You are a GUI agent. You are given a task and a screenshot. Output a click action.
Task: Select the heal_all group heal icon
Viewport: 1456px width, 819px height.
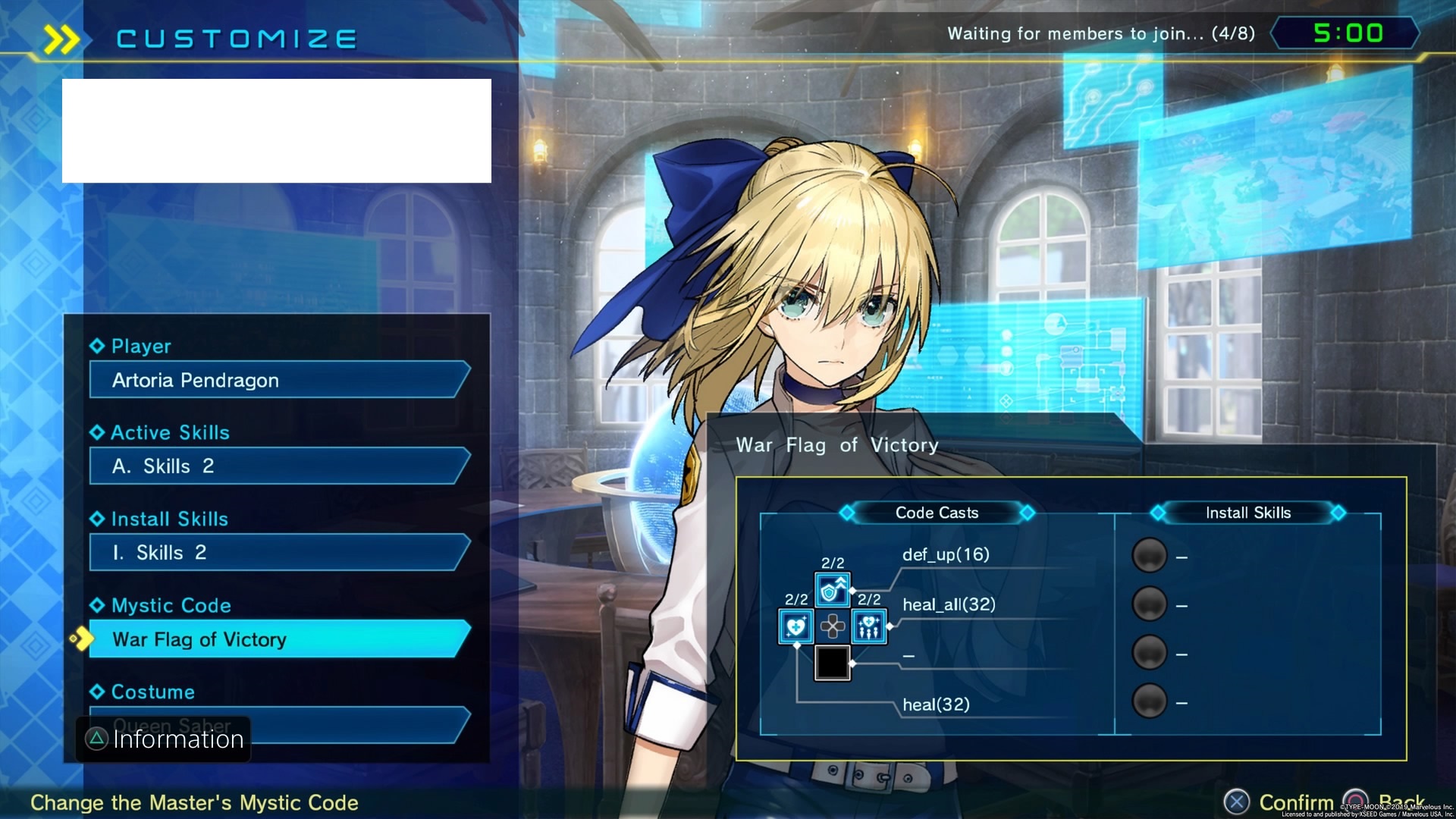tap(869, 626)
